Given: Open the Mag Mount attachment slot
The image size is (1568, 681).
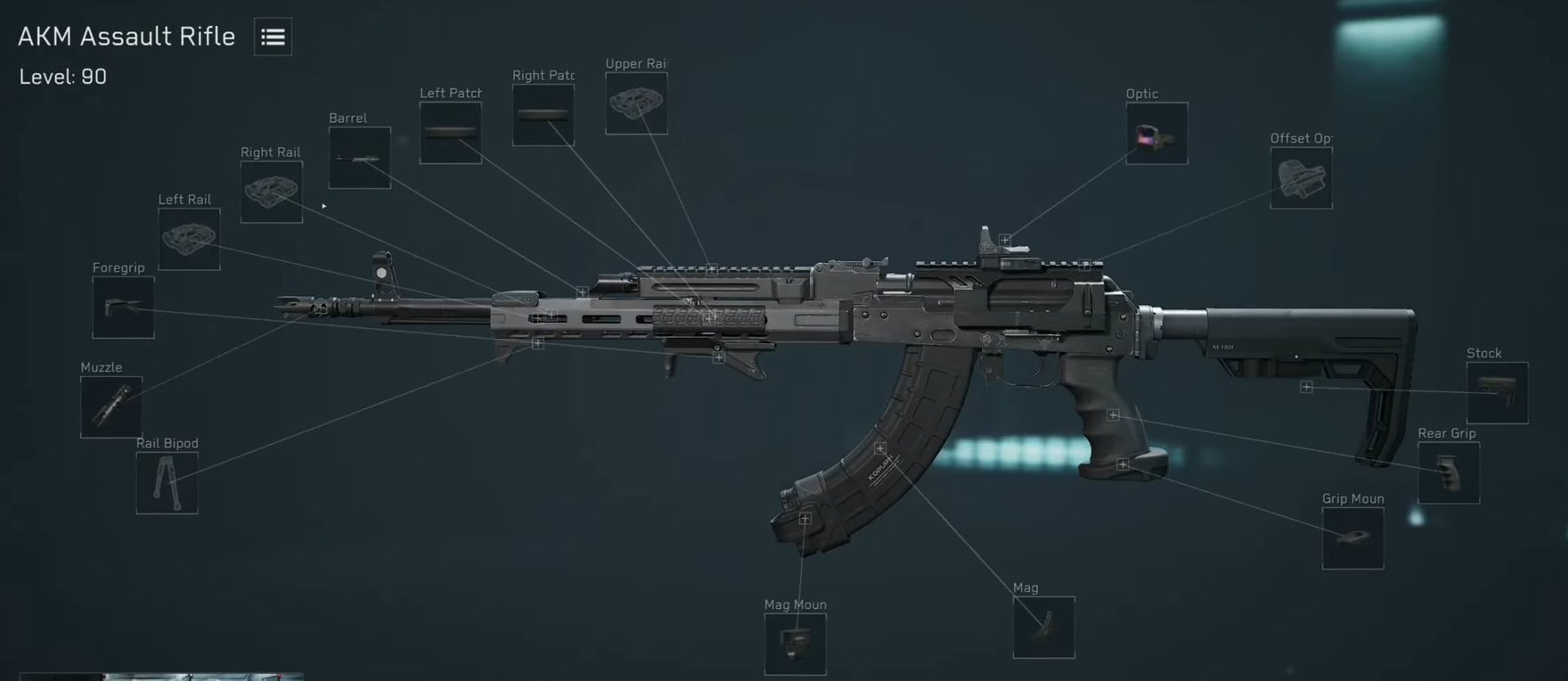Looking at the screenshot, I should (795, 644).
